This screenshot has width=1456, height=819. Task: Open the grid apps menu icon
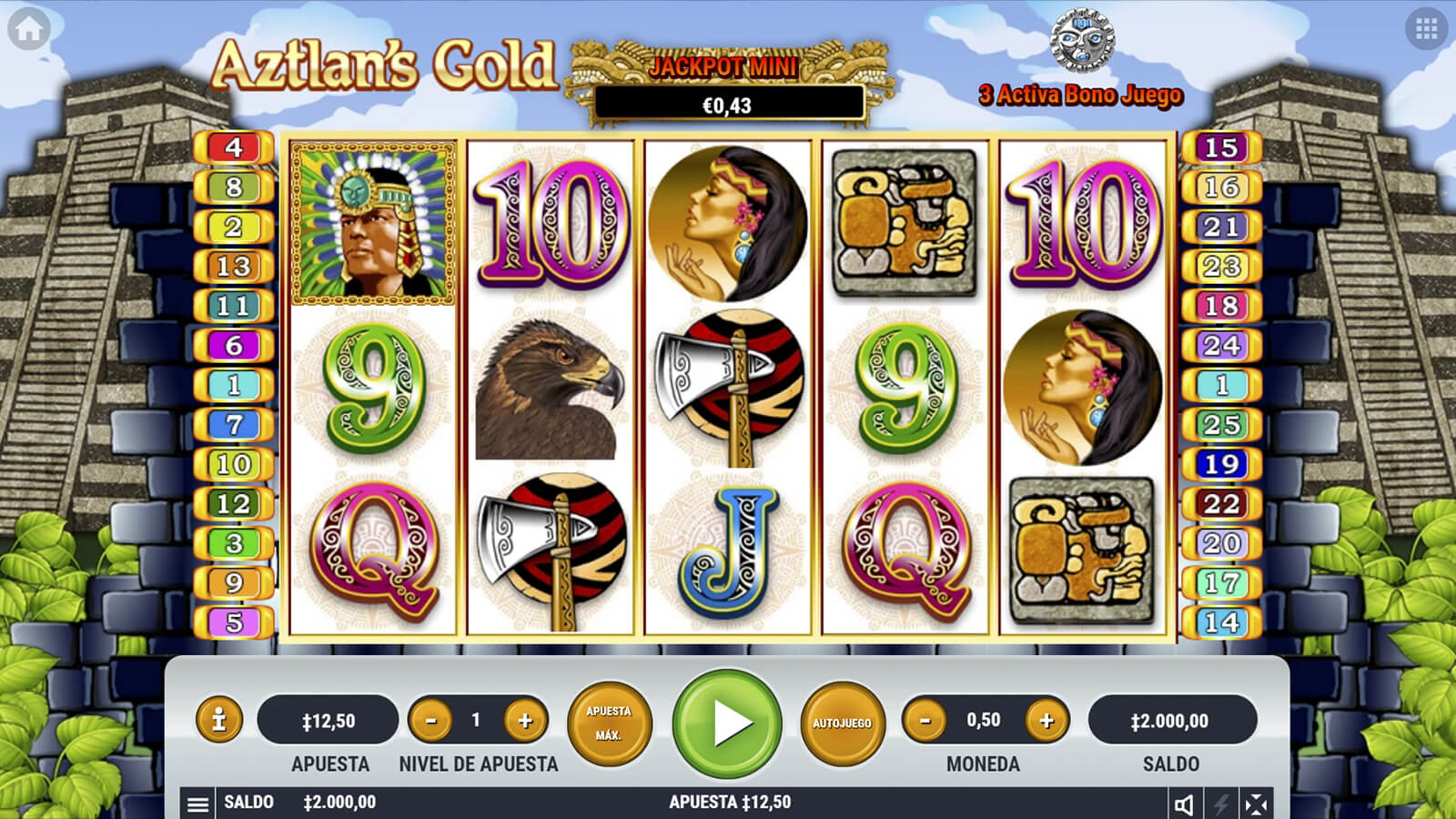pos(1426,30)
